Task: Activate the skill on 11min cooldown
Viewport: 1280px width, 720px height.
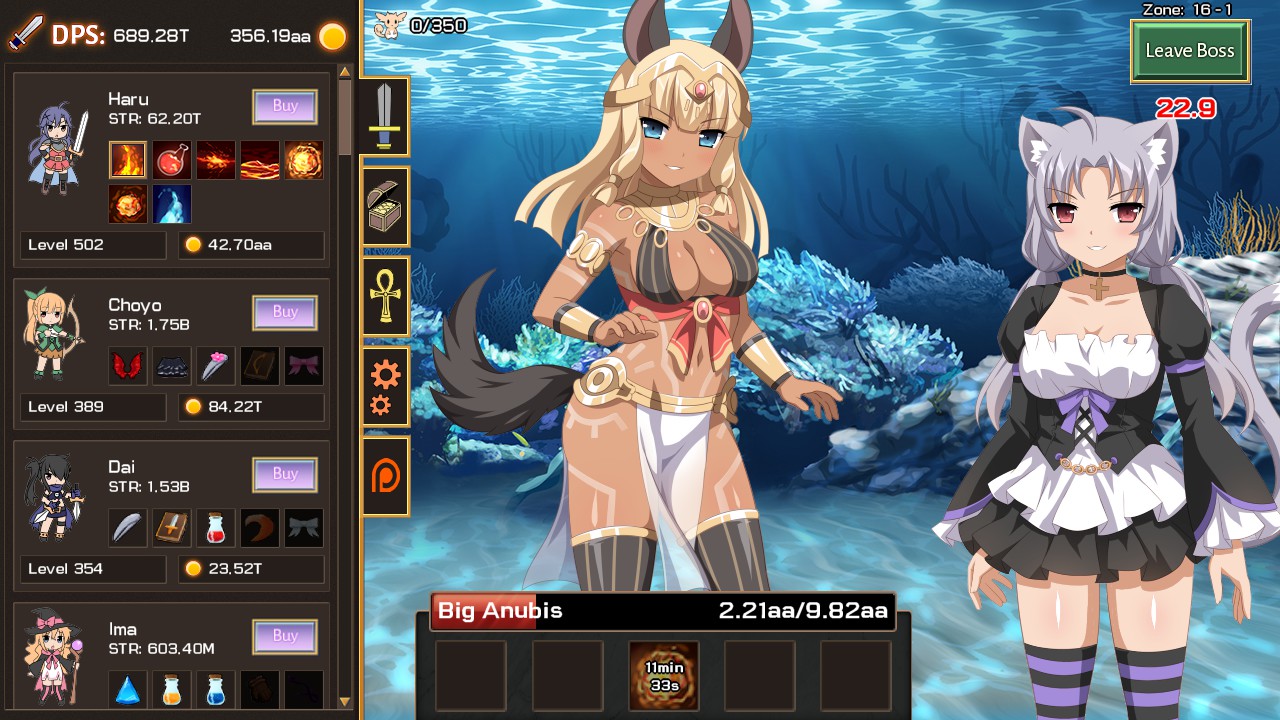Action: tap(664, 676)
